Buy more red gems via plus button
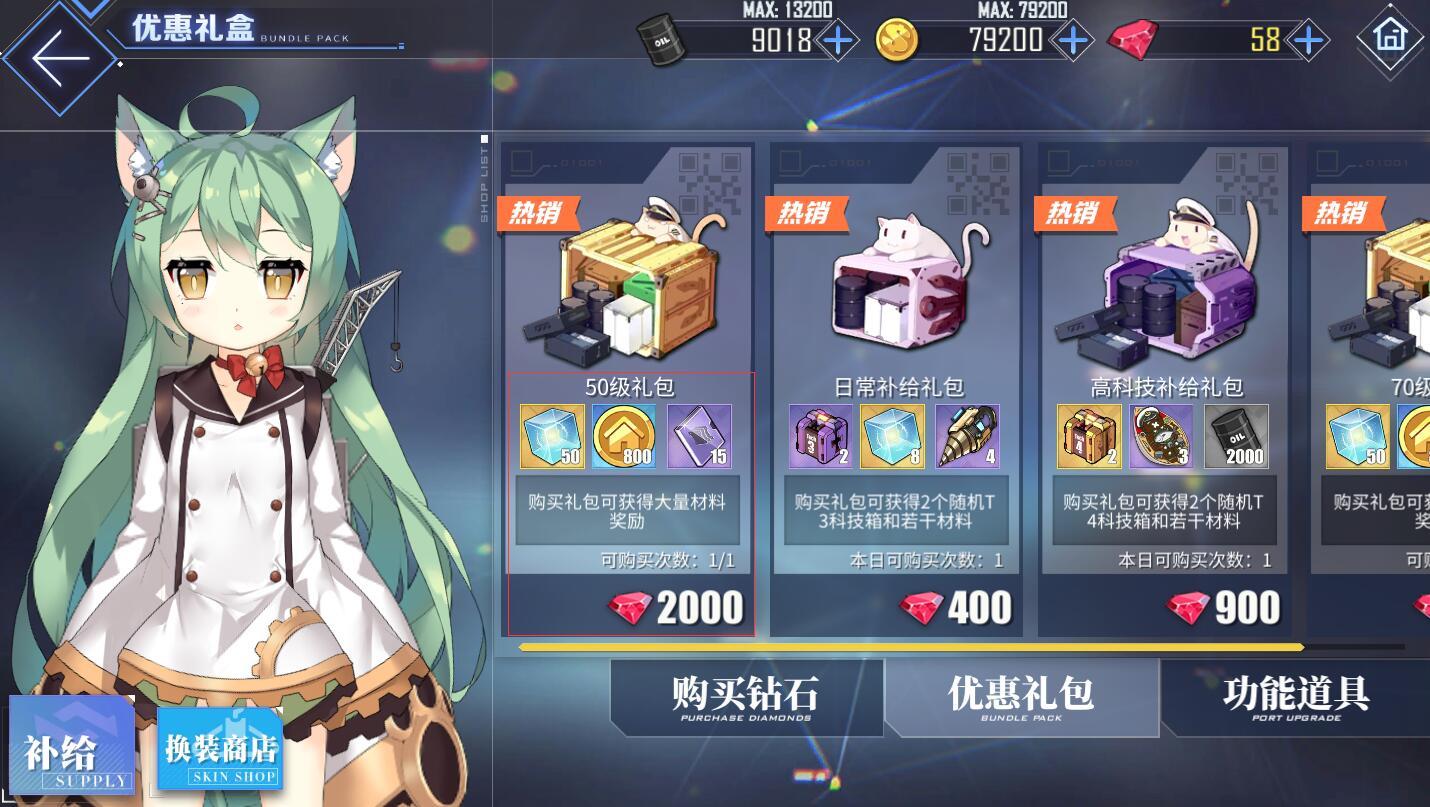This screenshot has width=1430, height=807. click(x=1306, y=40)
